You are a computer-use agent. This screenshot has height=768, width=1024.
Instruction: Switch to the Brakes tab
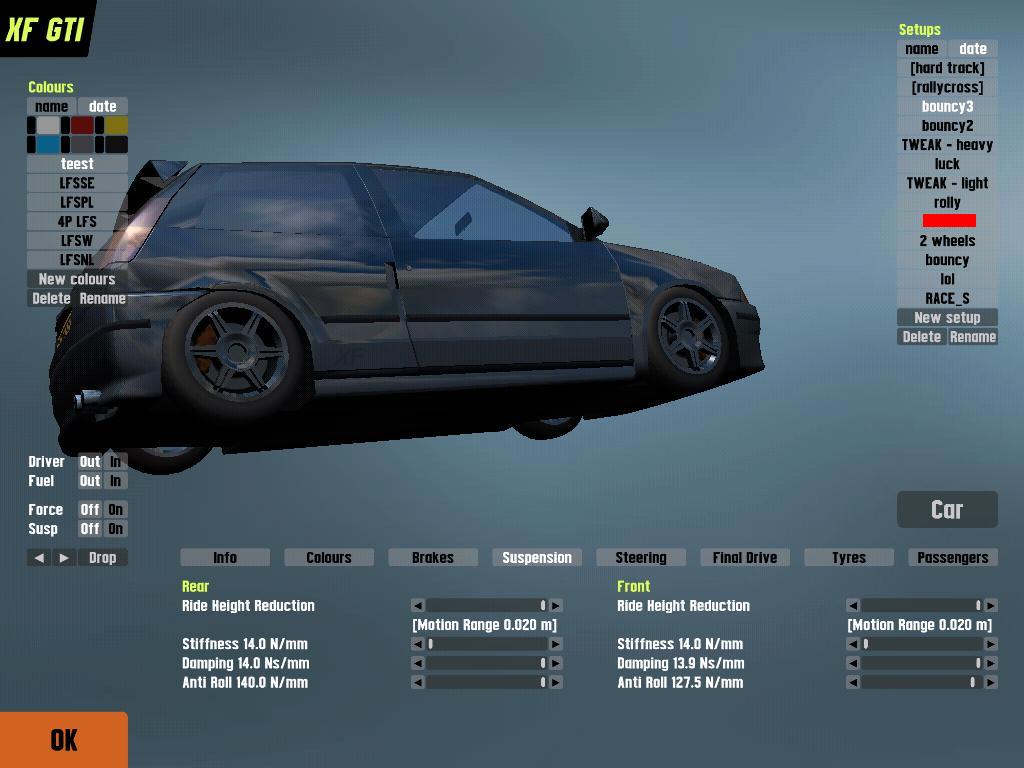(x=433, y=558)
